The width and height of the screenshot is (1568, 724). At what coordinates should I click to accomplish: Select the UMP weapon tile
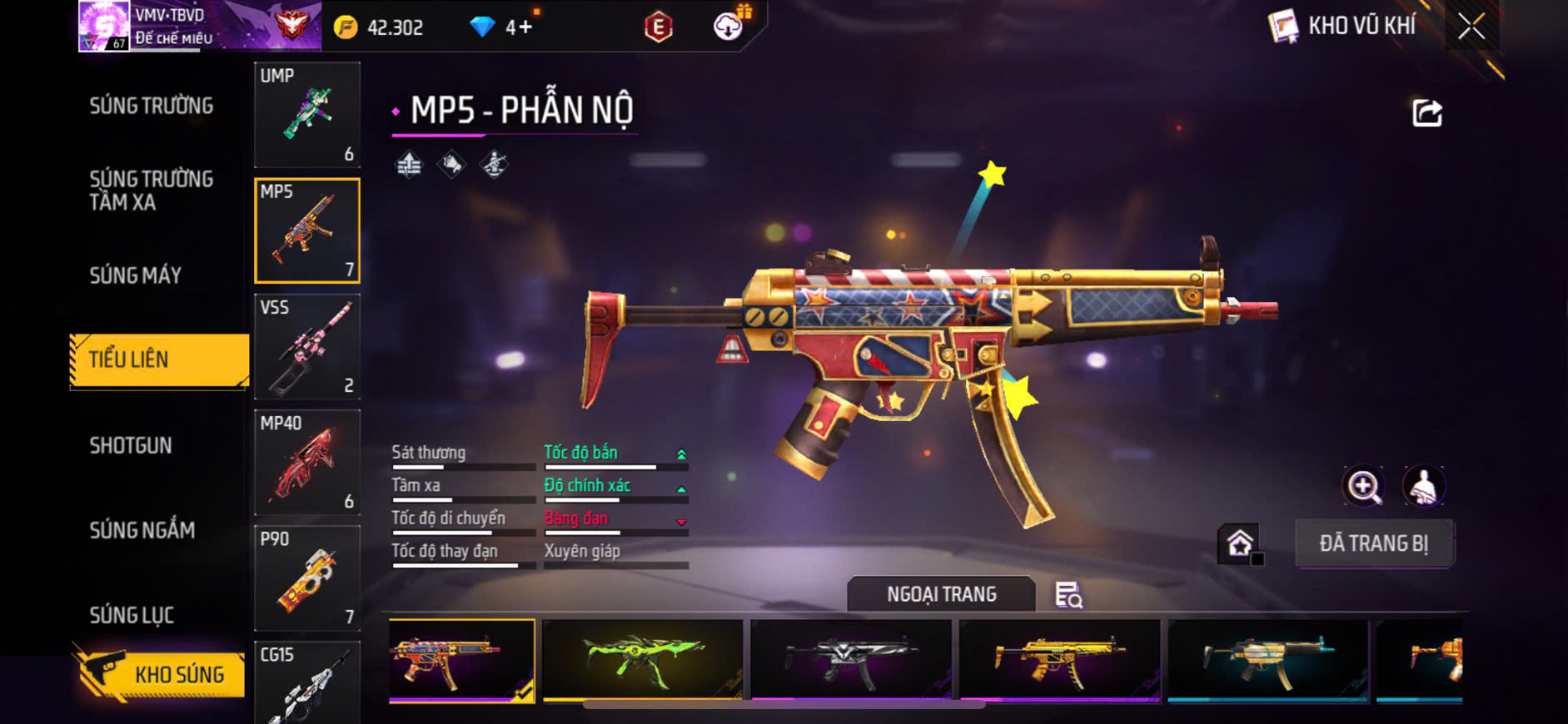point(307,115)
